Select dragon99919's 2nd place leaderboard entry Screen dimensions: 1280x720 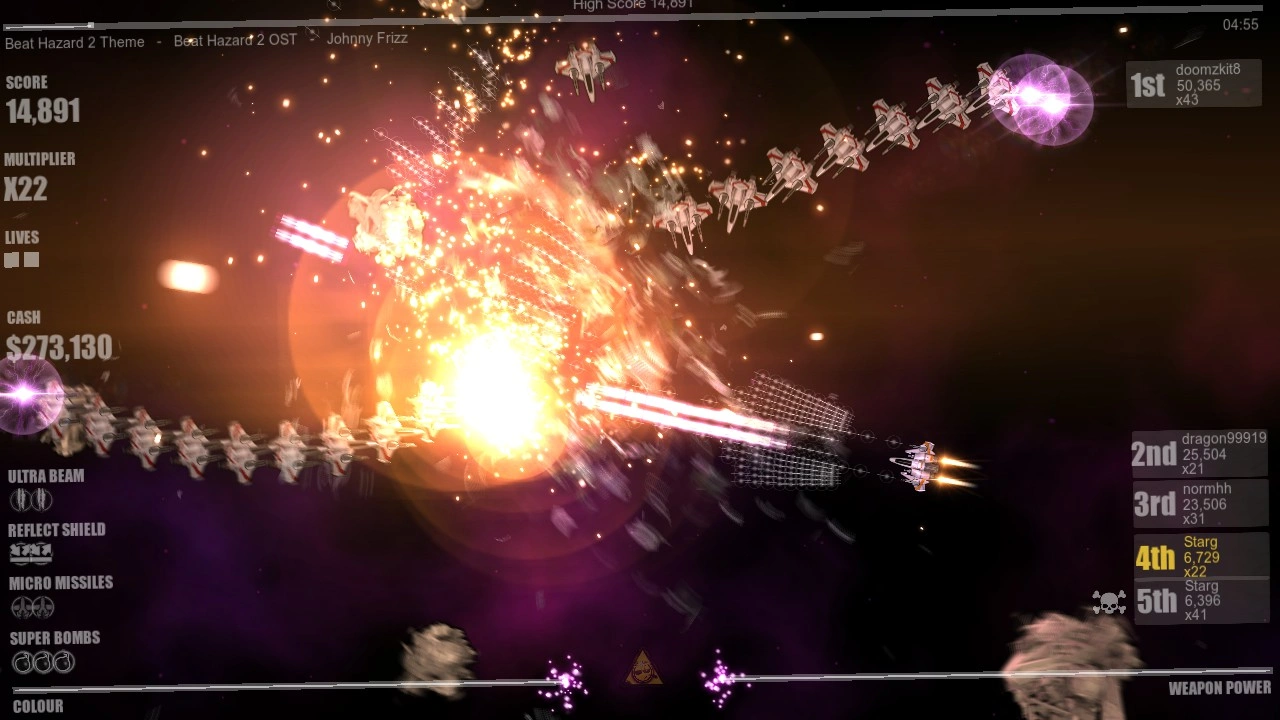[x=1200, y=453]
